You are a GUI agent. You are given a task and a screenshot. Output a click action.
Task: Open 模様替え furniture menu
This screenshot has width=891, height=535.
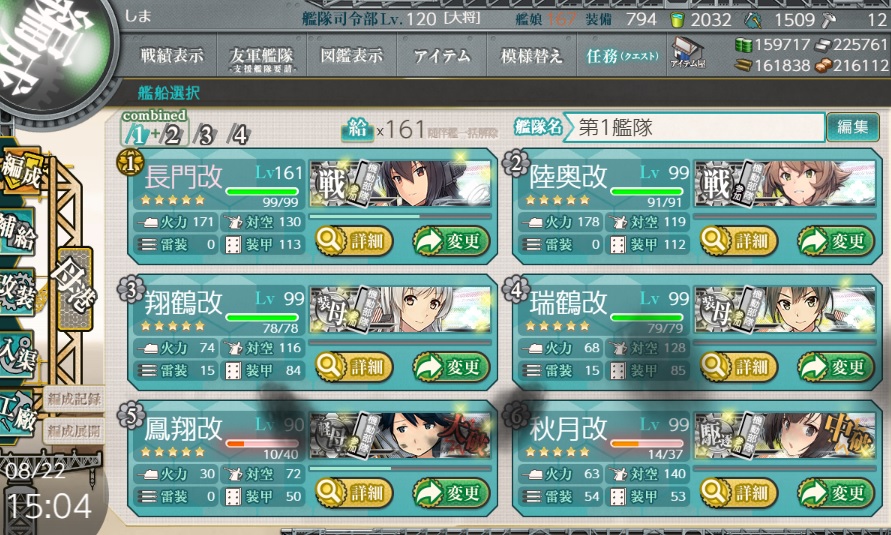532,57
